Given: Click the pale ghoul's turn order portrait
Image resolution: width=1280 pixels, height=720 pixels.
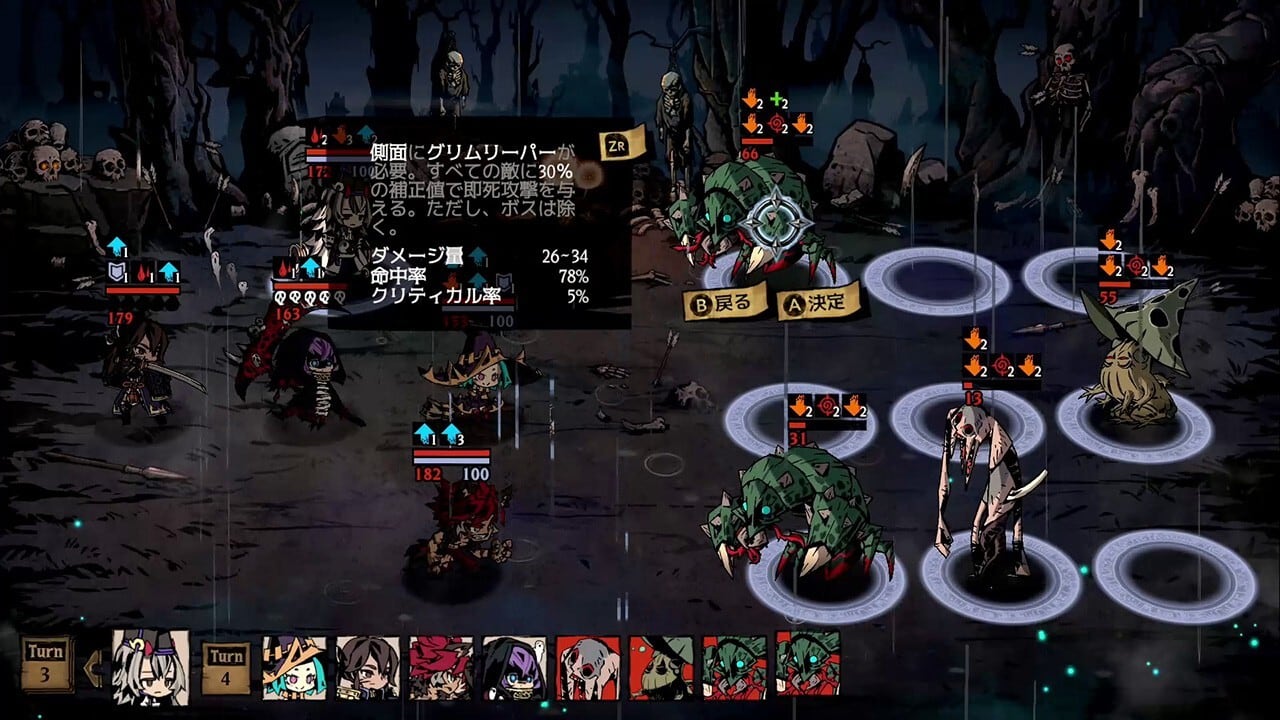Looking at the screenshot, I should pyautogui.click(x=588, y=667).
